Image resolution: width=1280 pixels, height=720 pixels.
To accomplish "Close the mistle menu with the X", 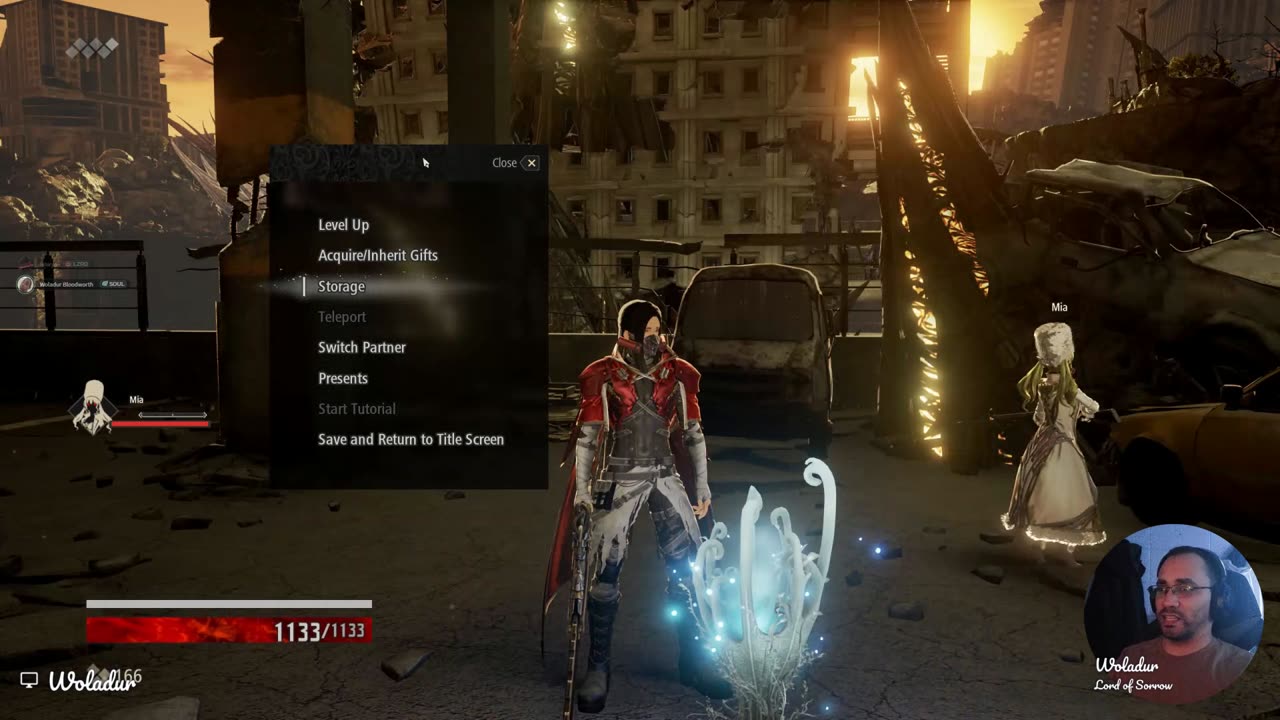I will 531,163.
